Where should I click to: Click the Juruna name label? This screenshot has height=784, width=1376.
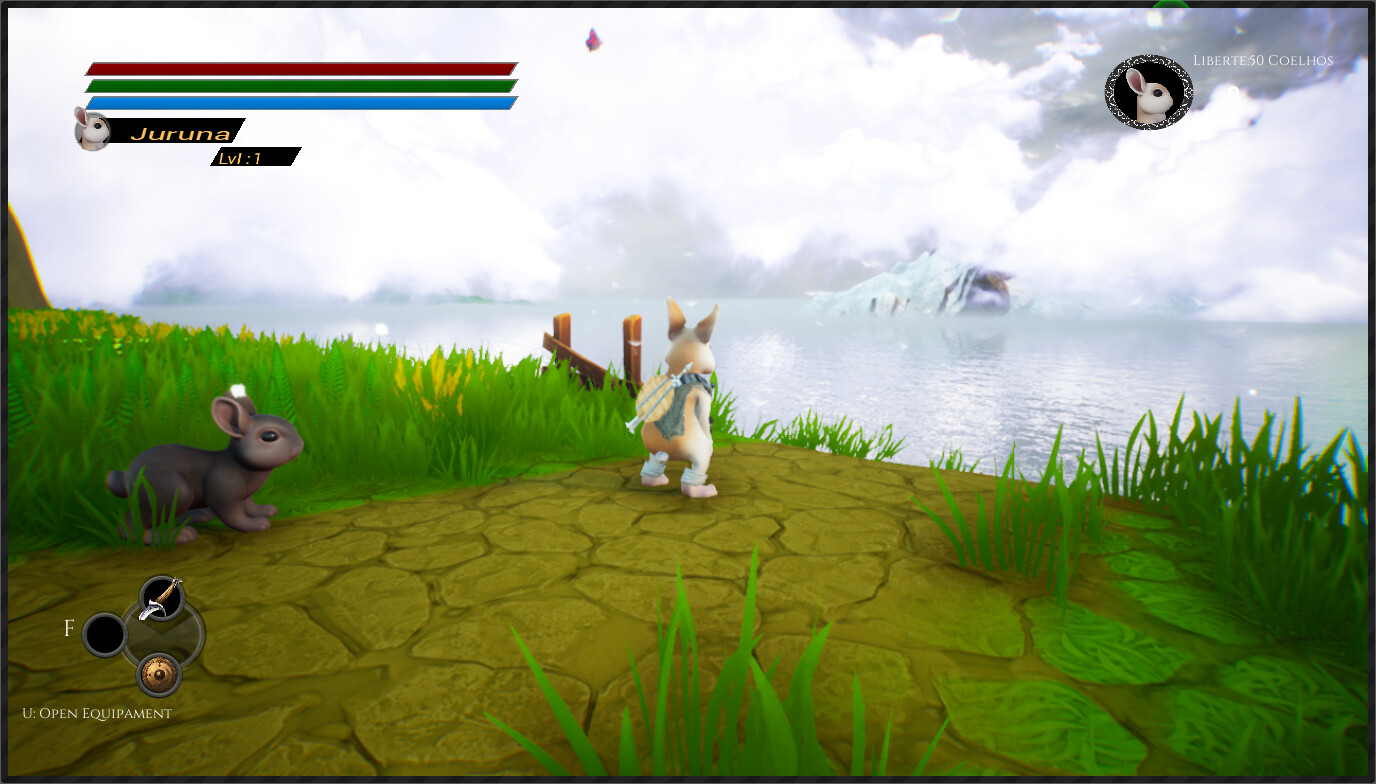179,130
